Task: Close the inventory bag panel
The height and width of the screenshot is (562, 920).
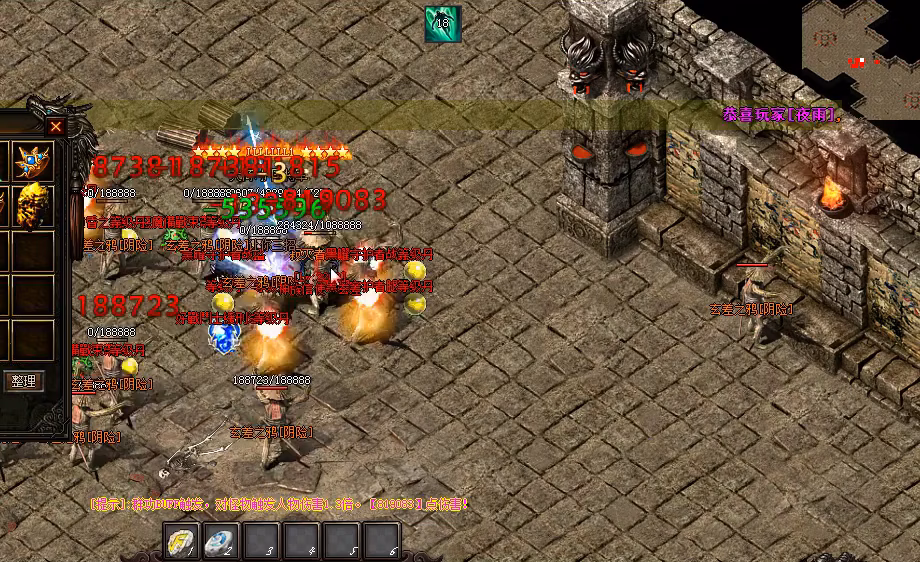Action: click(56, 127)
